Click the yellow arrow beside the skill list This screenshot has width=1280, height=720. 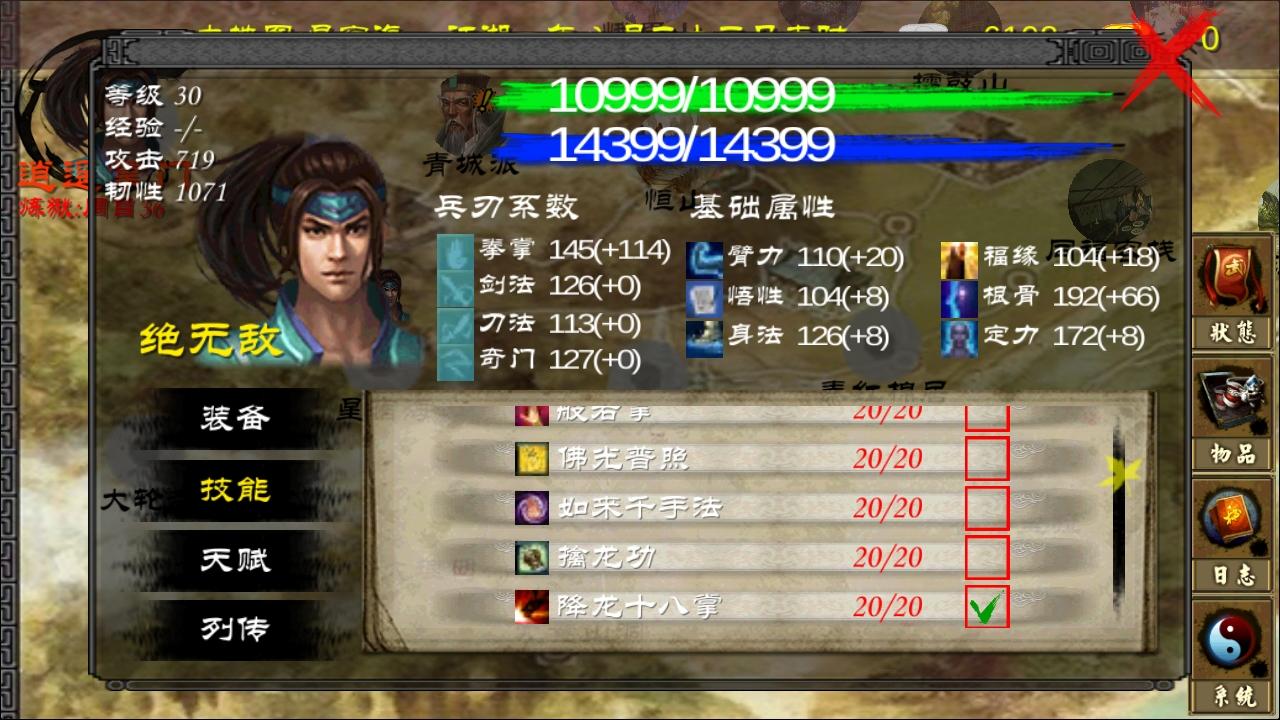click(1115, 472)
